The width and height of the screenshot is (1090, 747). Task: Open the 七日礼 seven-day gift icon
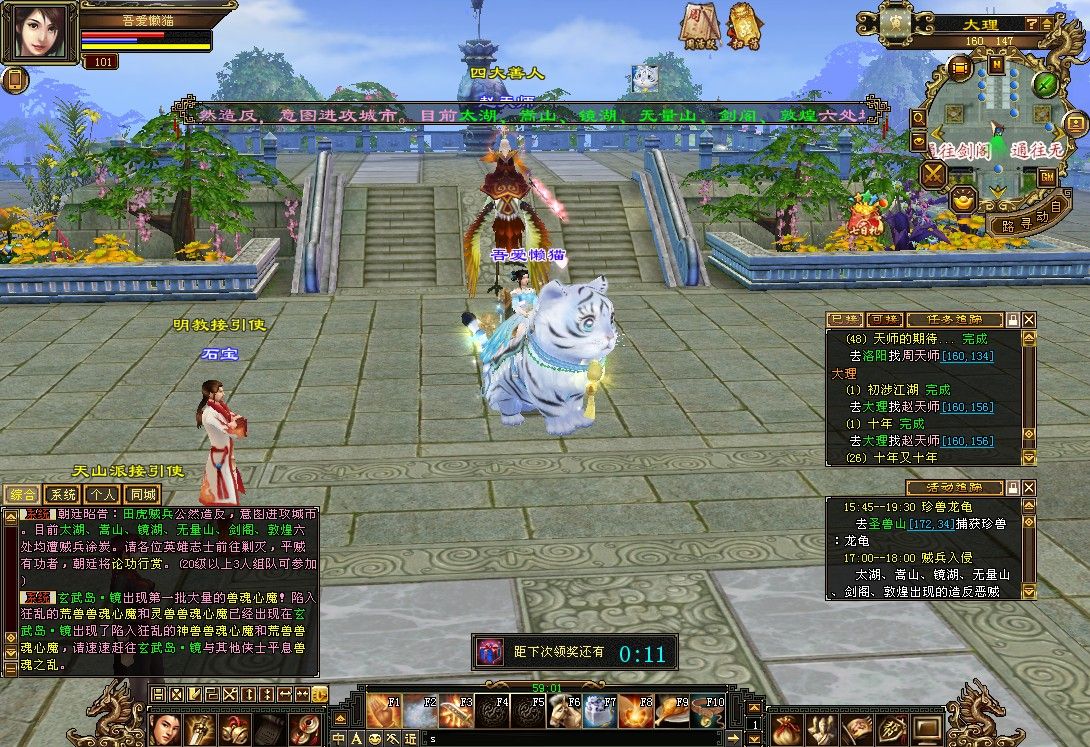click(866, 216)
